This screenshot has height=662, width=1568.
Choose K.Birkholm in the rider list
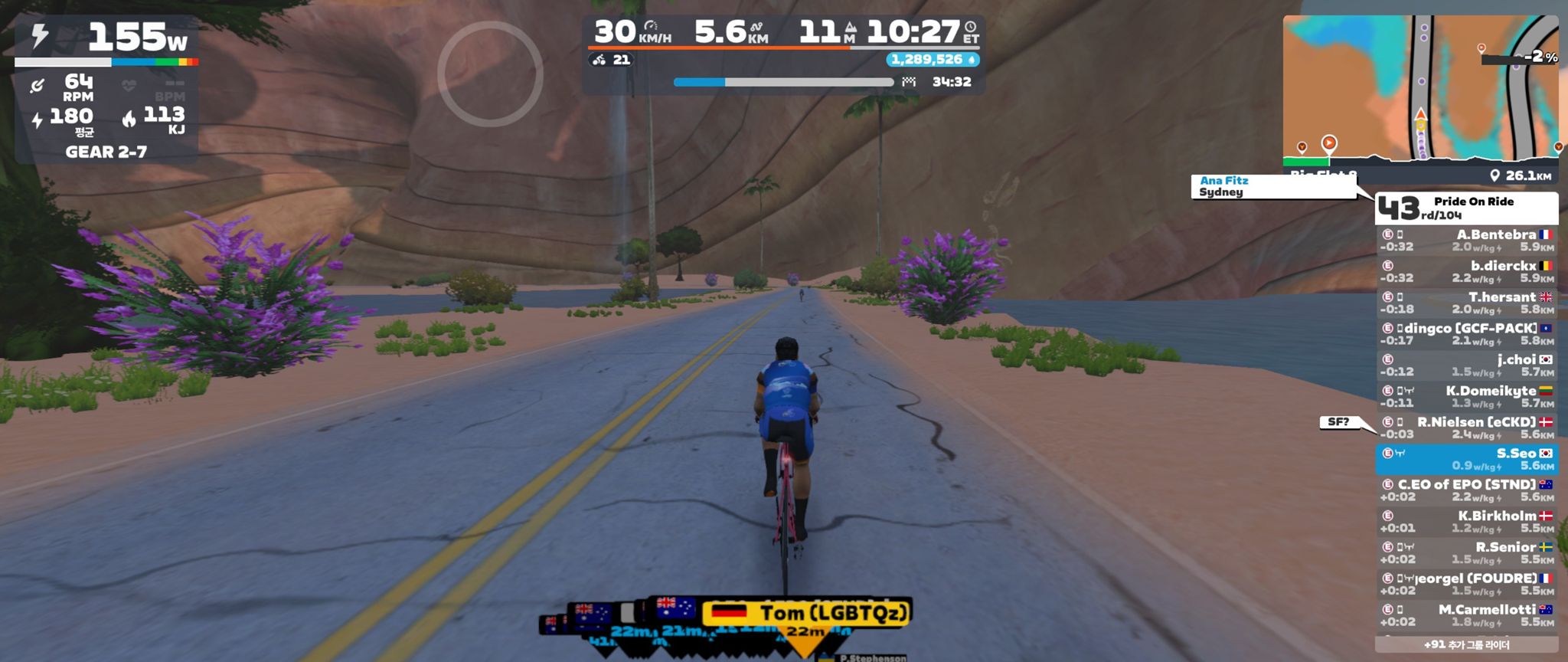click(x=1466, y=522)
